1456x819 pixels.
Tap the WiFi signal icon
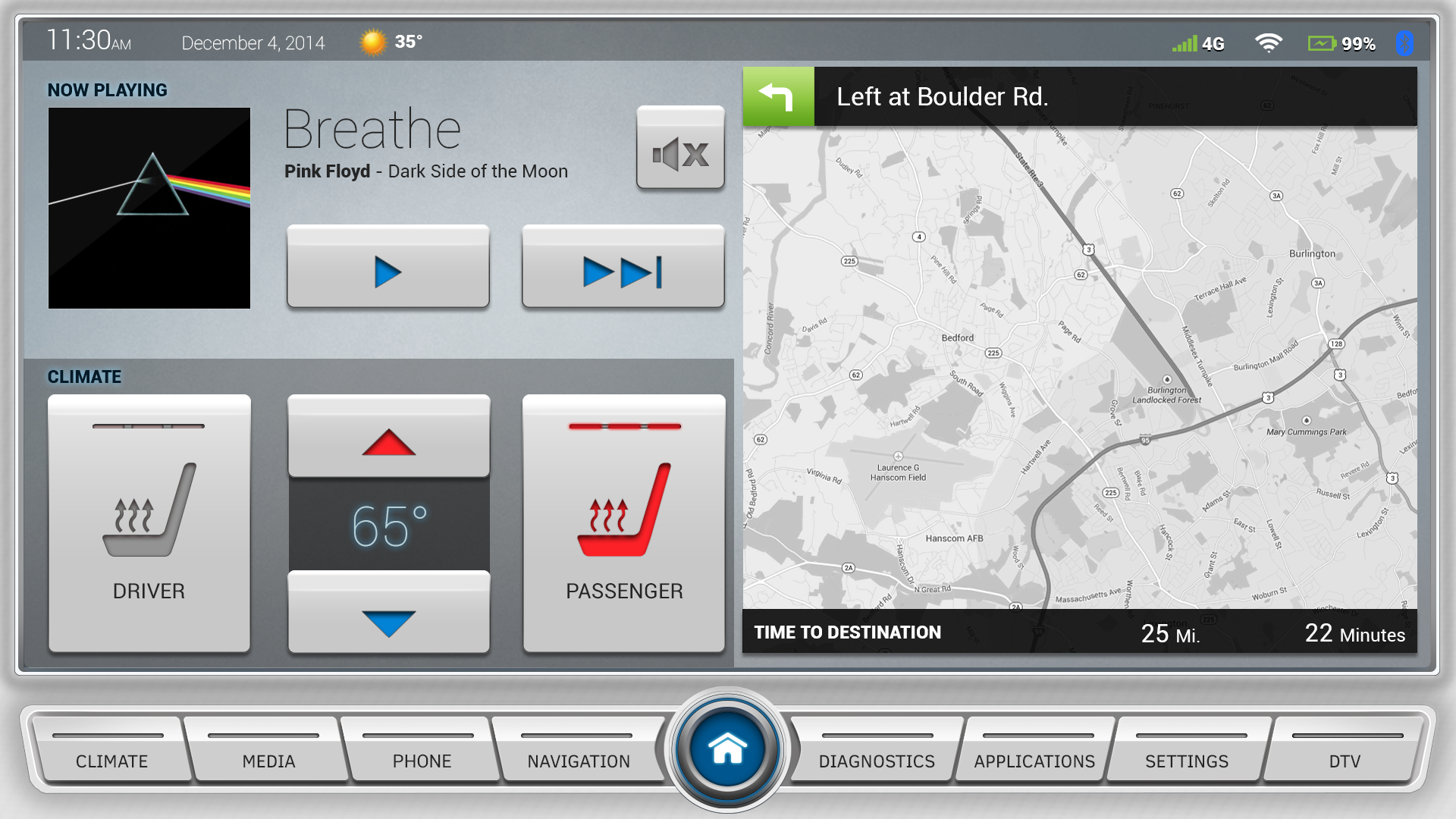[x=1267, y=42]
